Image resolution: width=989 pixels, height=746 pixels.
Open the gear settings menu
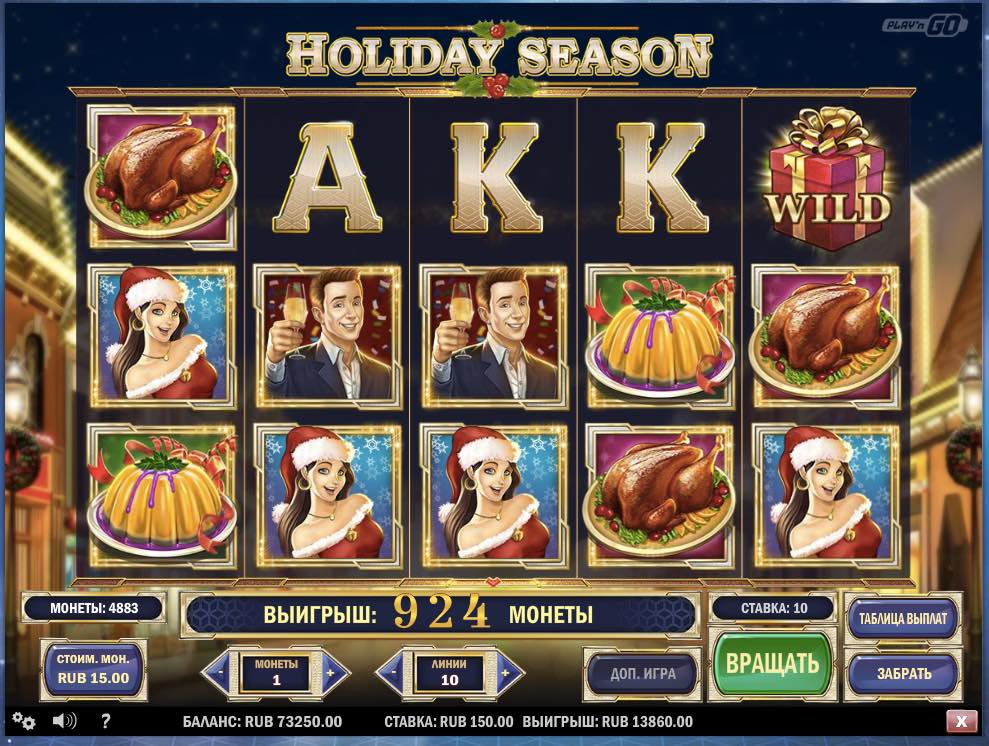point(24,721)
